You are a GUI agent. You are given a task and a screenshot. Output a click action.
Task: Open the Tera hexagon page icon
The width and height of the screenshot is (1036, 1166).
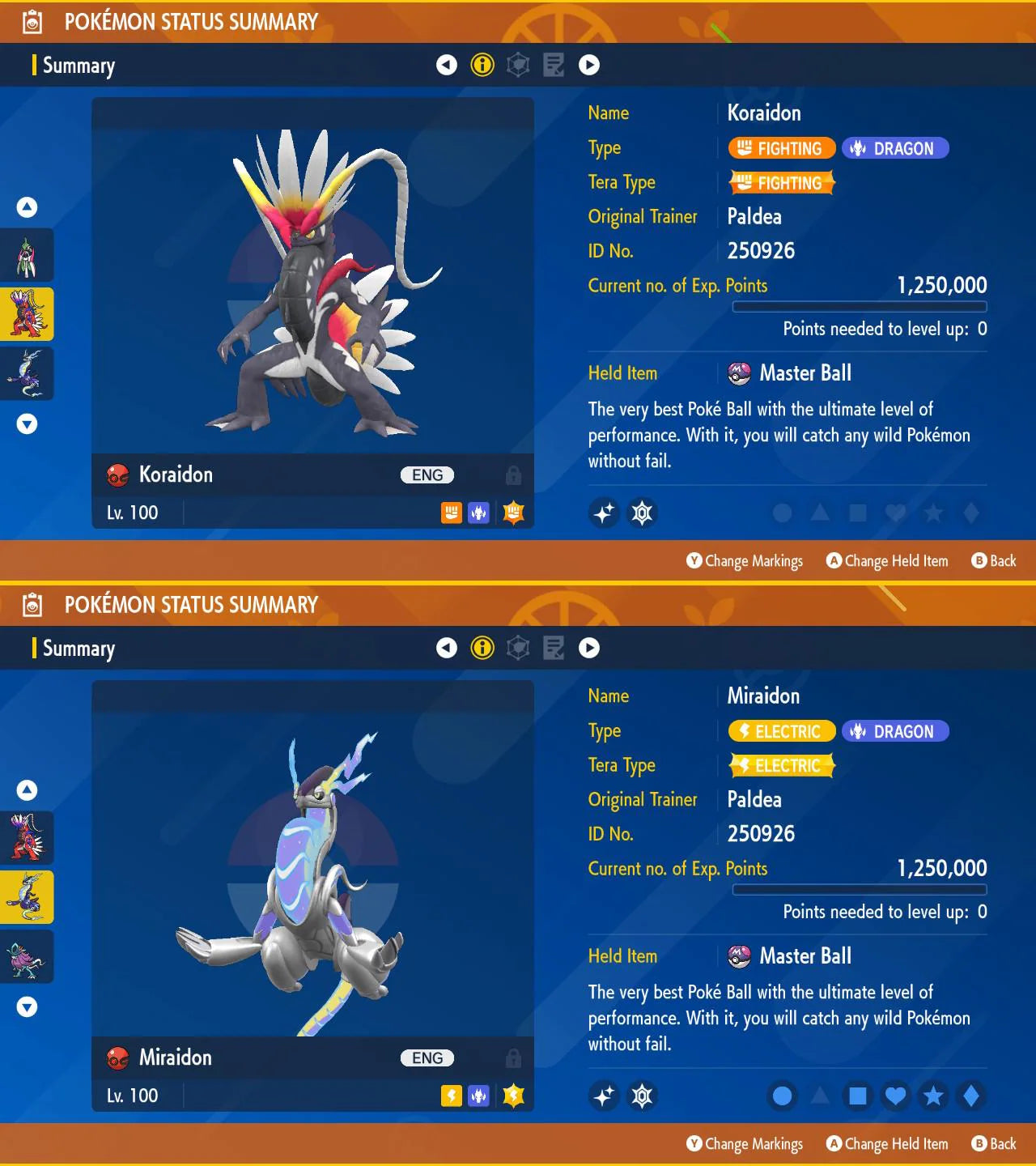(518, 65)
